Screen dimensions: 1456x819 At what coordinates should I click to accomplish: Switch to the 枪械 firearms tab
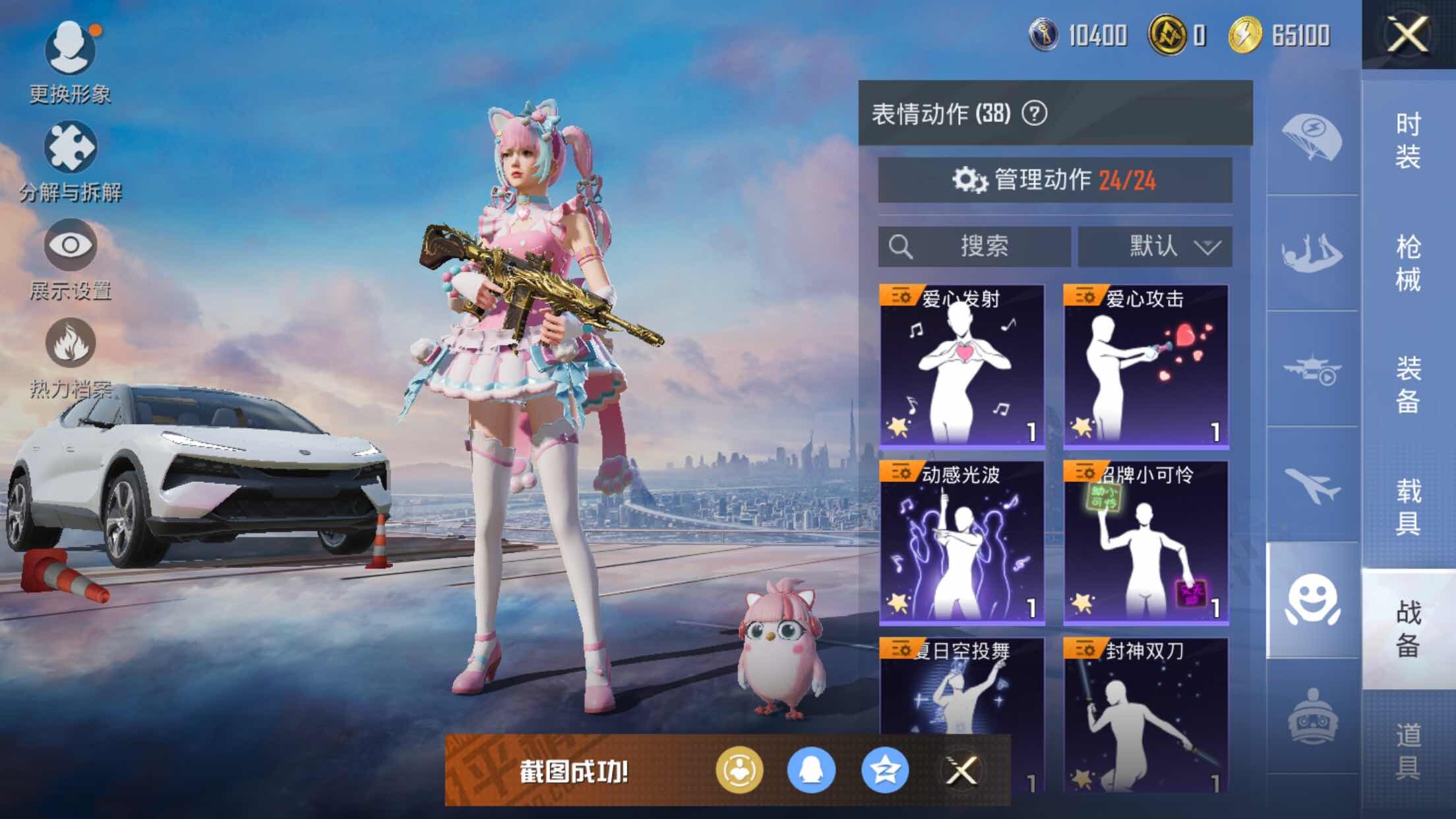pyautogui.click(x=1408, y=263)
